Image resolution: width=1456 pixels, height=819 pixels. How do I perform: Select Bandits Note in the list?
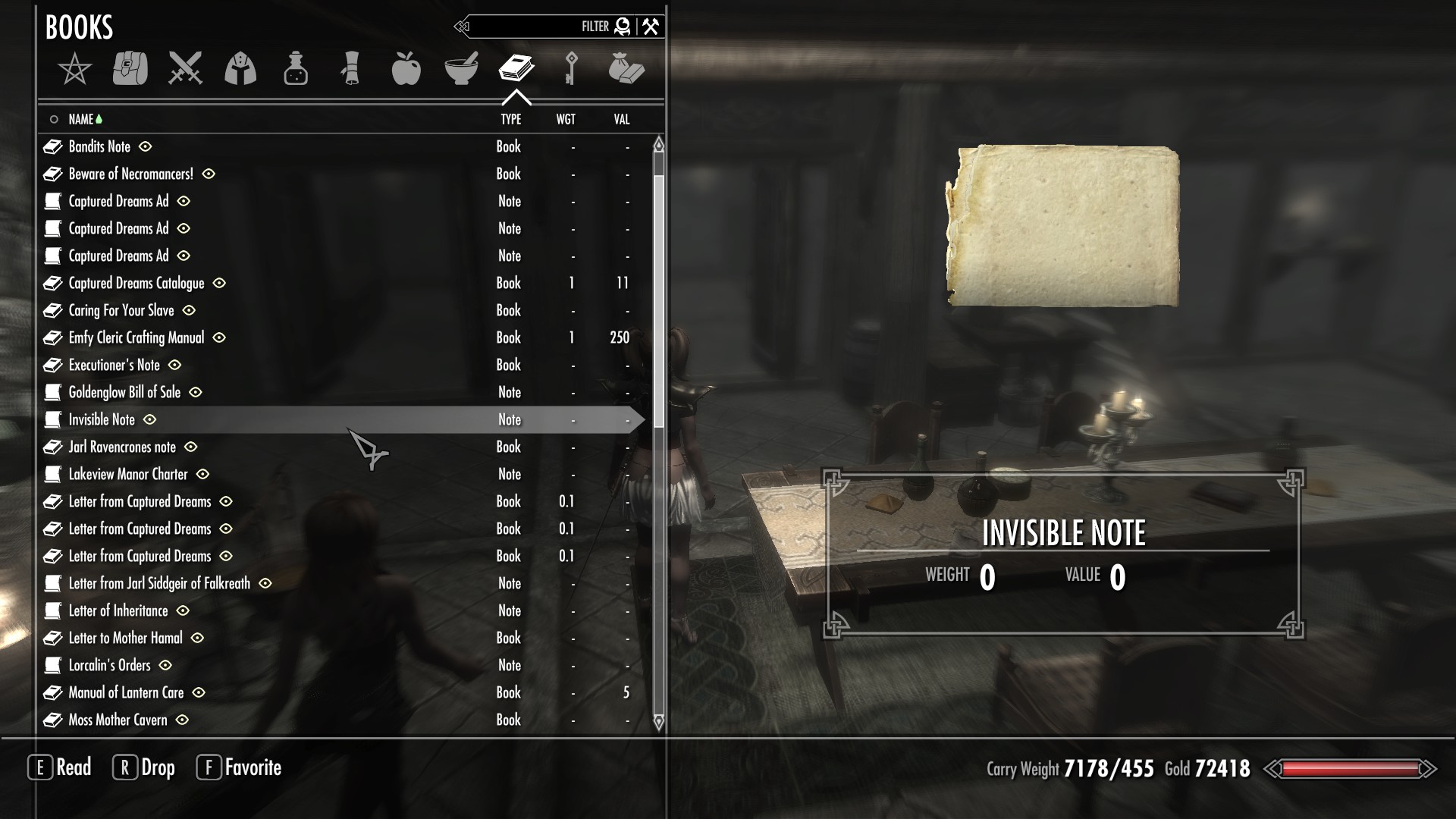coord(99,147)
